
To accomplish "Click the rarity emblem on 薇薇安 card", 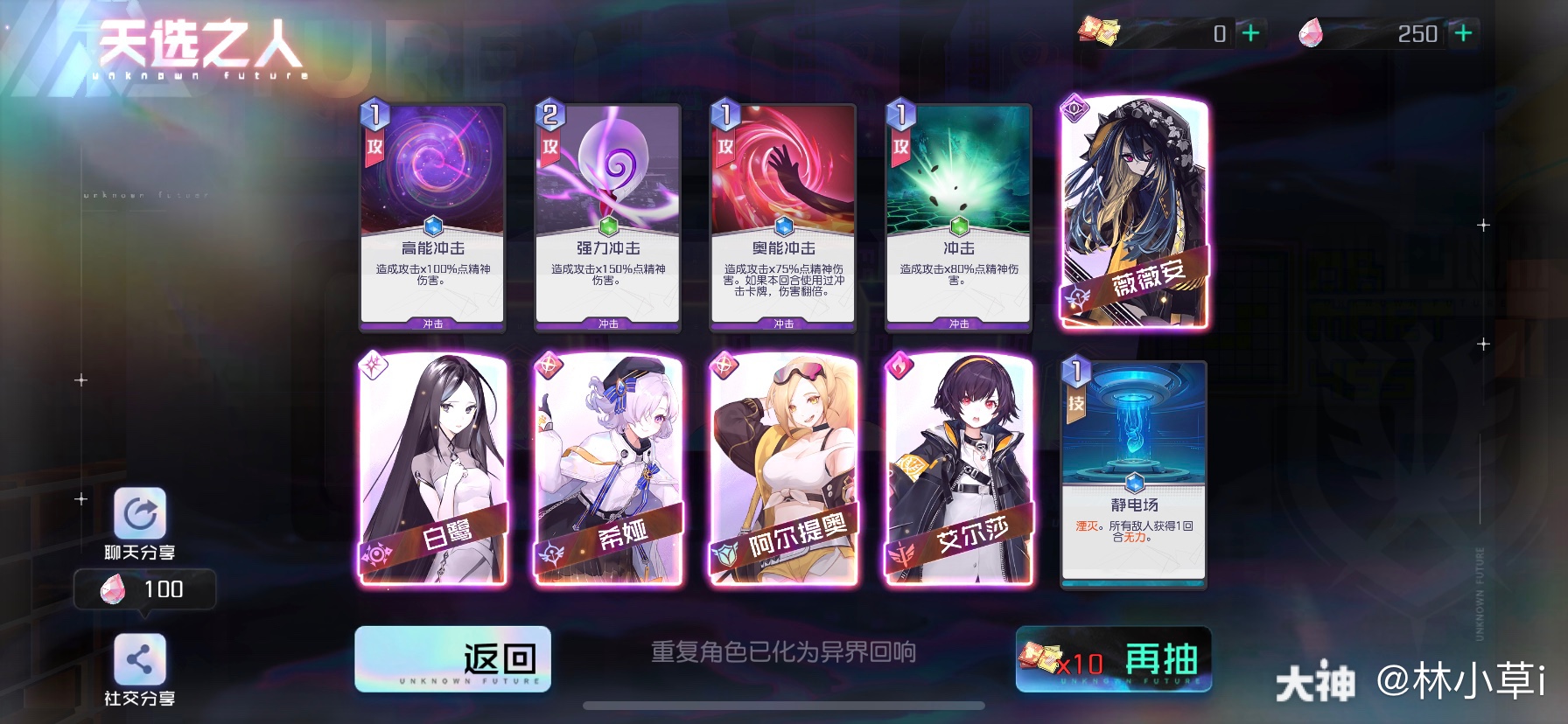I will 1074,109.
